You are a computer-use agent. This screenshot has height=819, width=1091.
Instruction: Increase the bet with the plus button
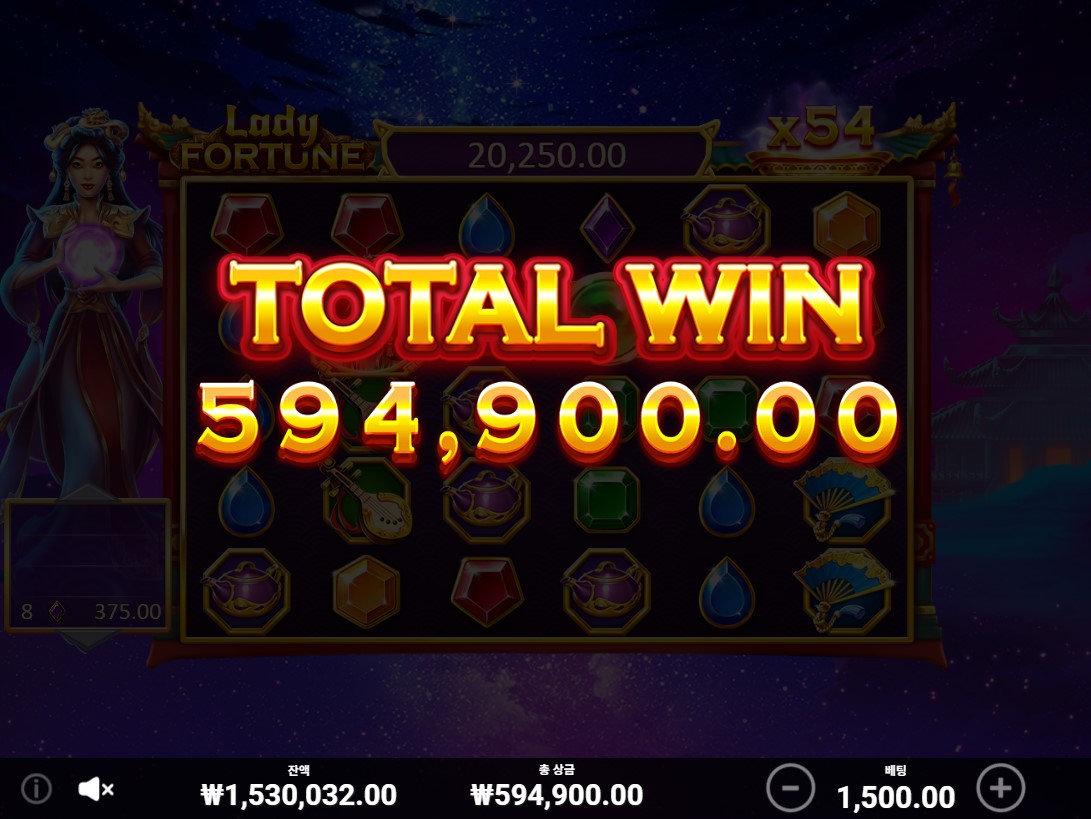pyautogui.click(x=1000, y=788)
